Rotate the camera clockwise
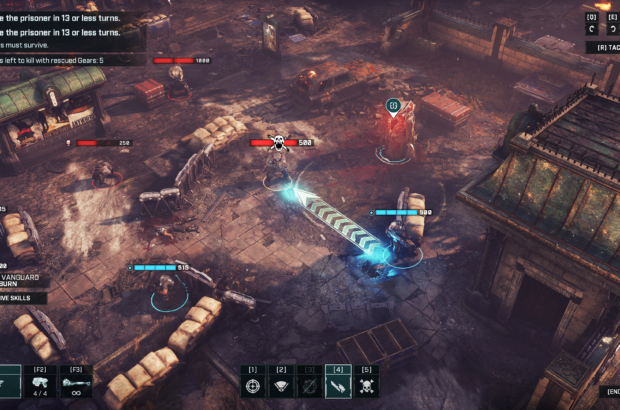The height and width of the screenshot is (410, 620). click(613, 29)
